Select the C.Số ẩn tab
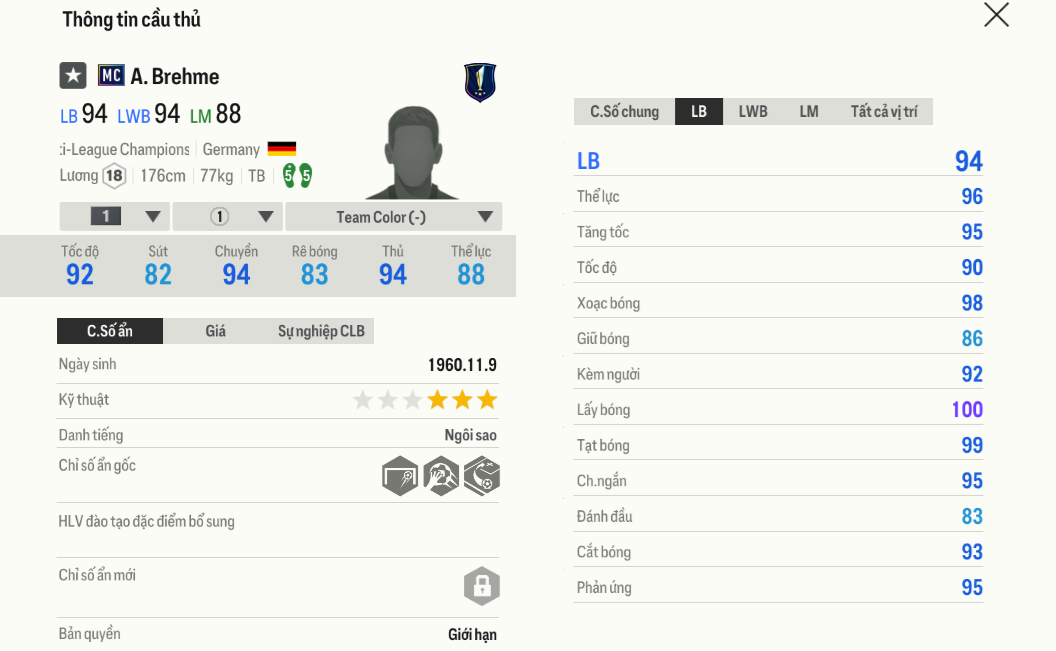 tap(110, 331)
